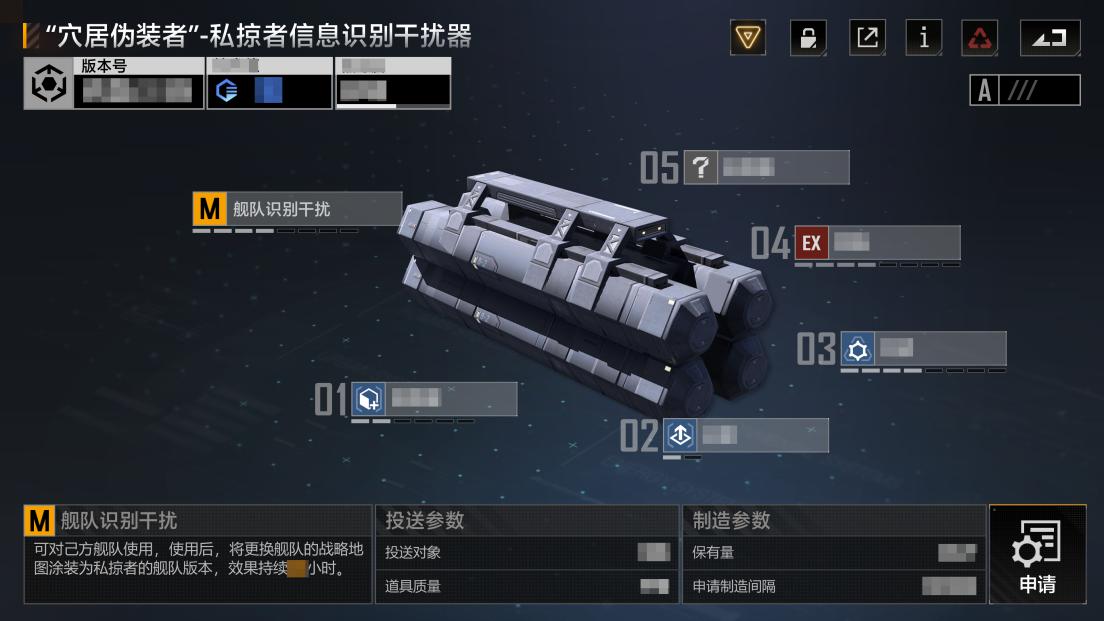
Task: Open the share export arrow button
Action: [867, 38]
